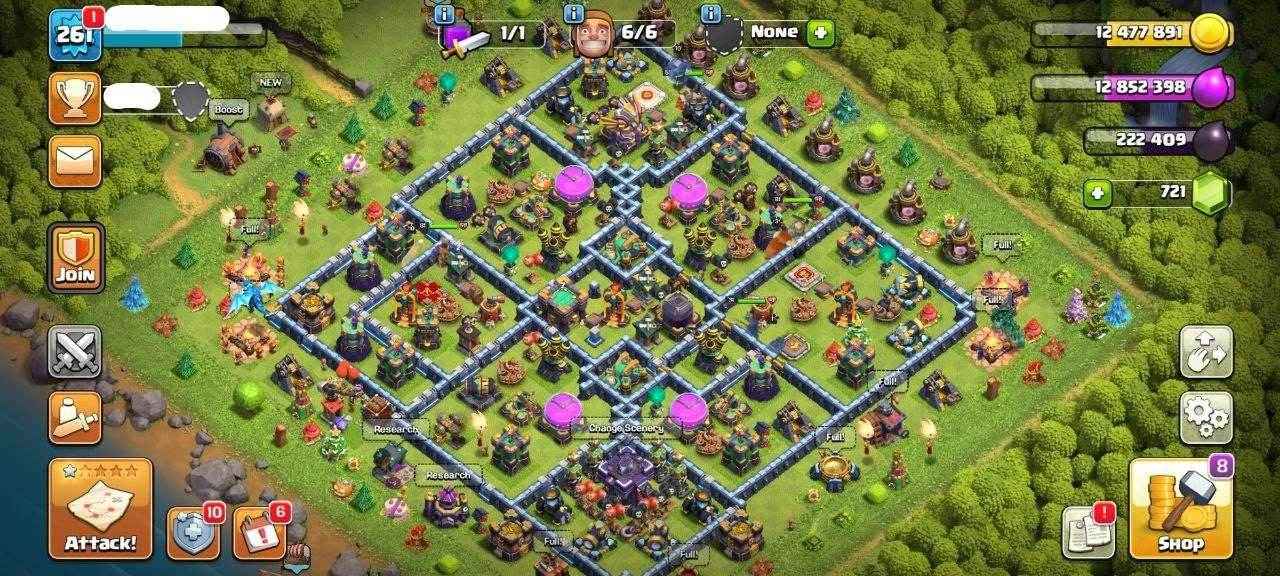
Task: Open the player level 261 badge
Action: pos(75,33)
